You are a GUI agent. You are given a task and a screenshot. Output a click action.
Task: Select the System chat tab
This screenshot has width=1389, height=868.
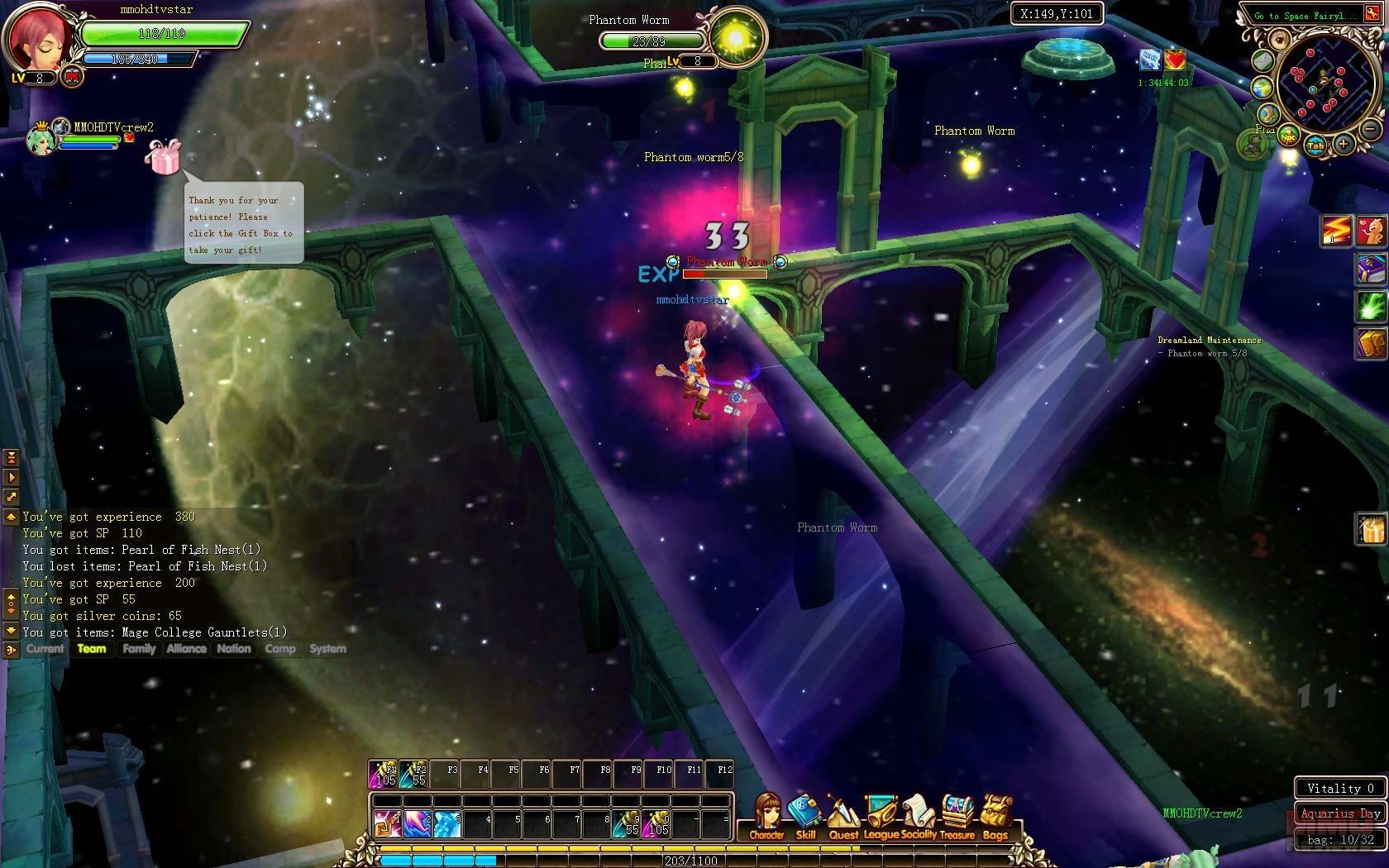pos(327,649)
